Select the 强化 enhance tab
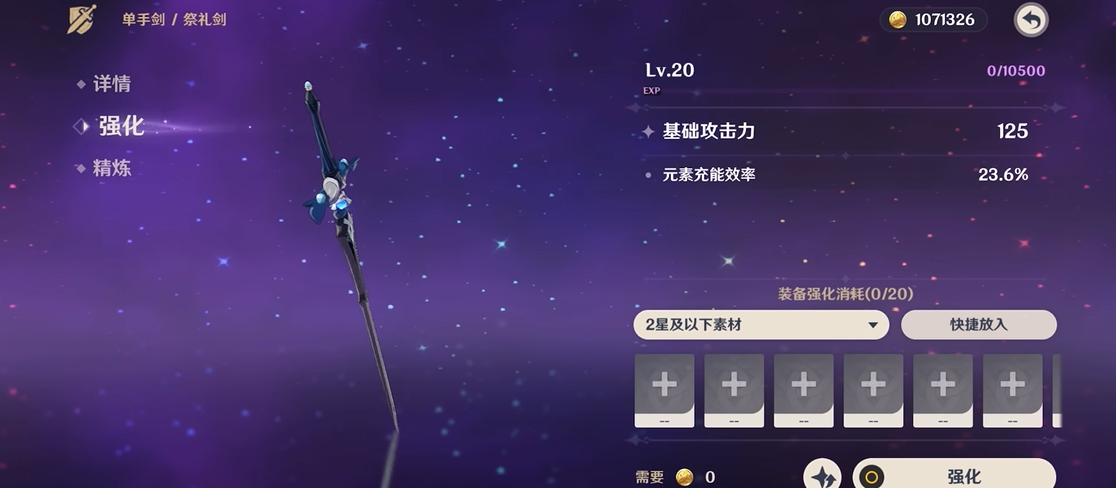This screenshot has height=488, width=1116. (x=120, y=126)
